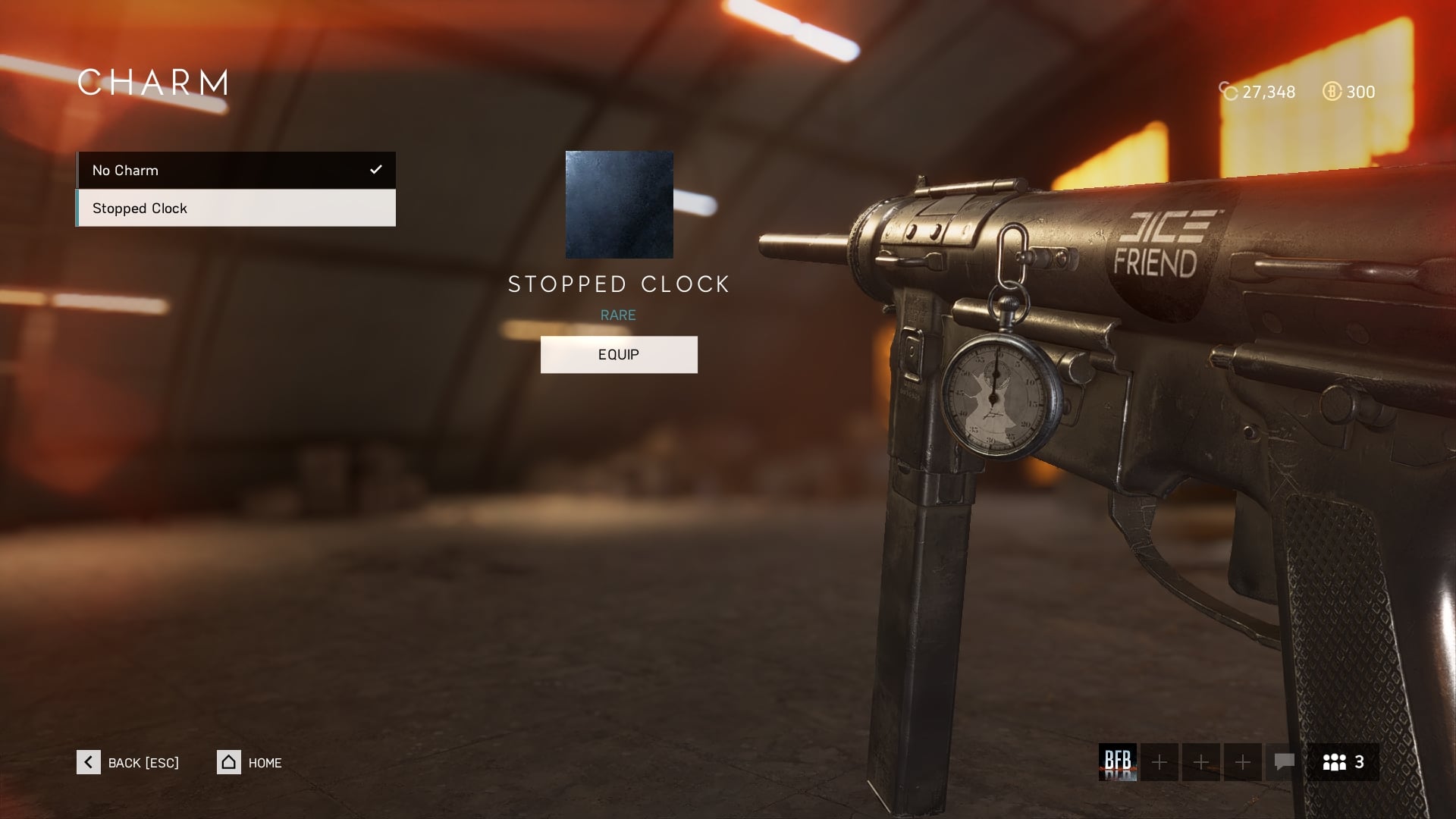1456x819 pixels.
Task: Click the Stopped Clock preview thumbnail
Action: click(x=619, y=205)
